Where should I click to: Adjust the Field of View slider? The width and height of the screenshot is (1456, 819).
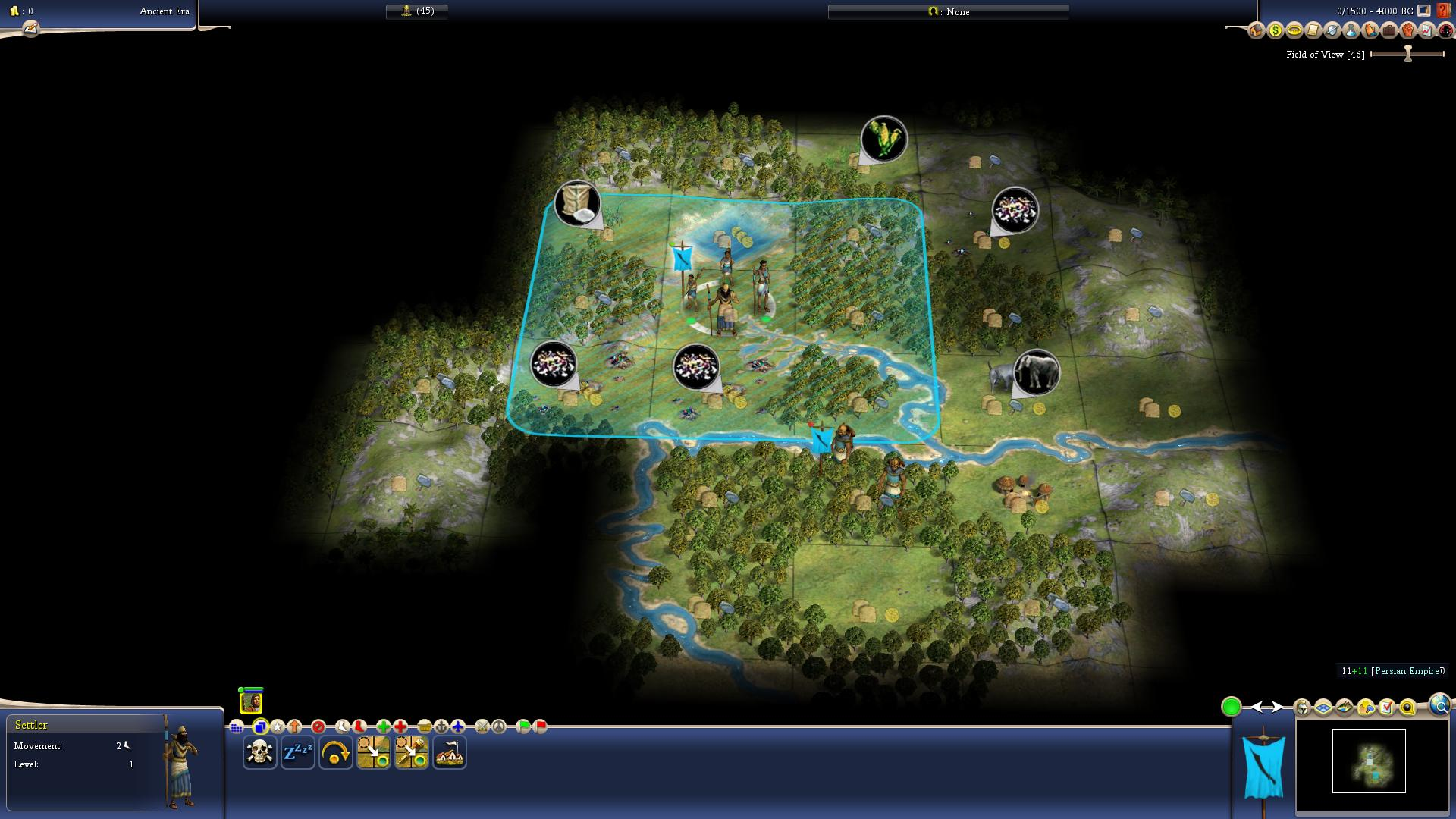click(1408, 54)
